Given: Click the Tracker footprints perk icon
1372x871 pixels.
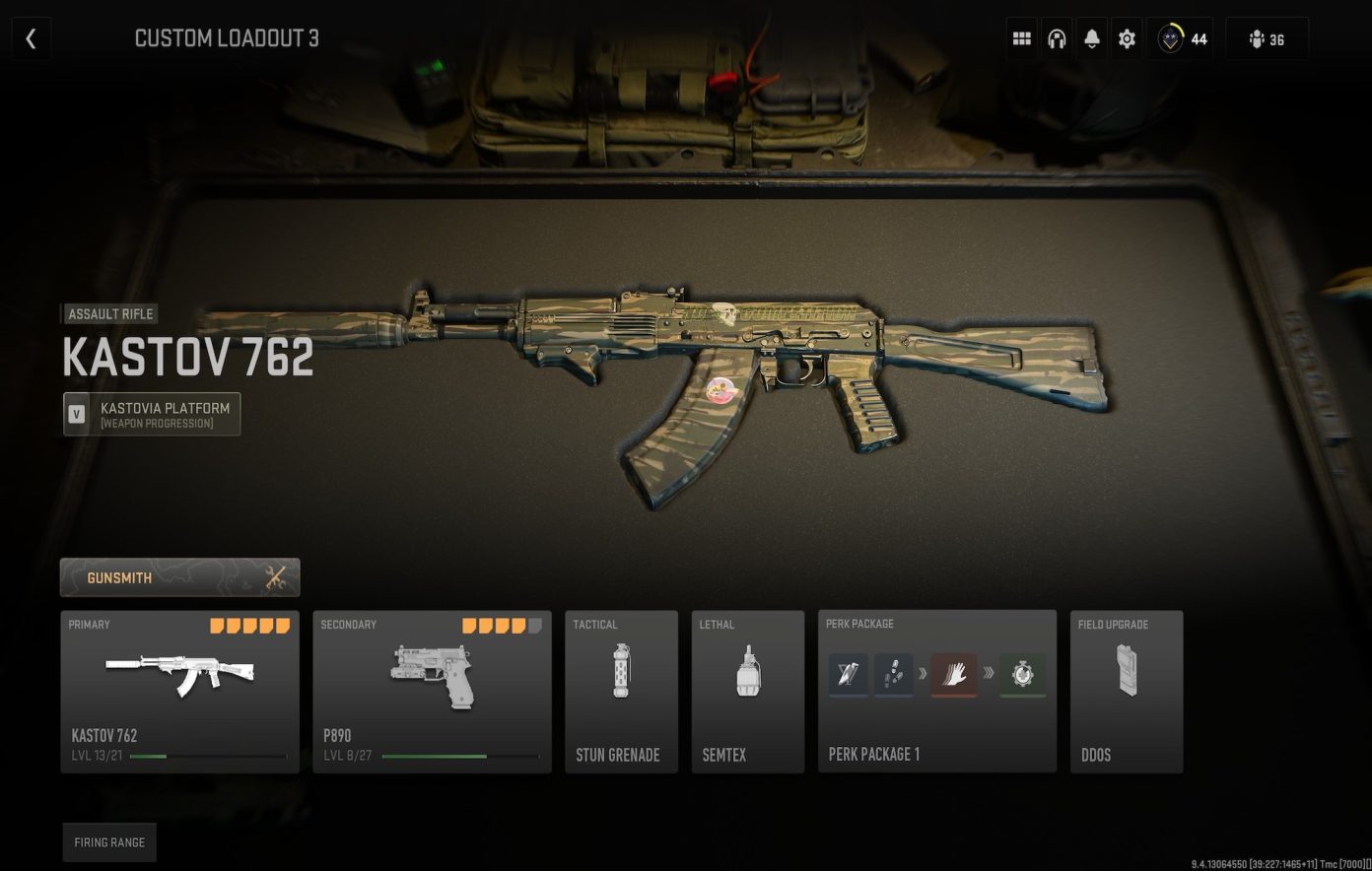Looking at the screenshot, I should 893,674.
